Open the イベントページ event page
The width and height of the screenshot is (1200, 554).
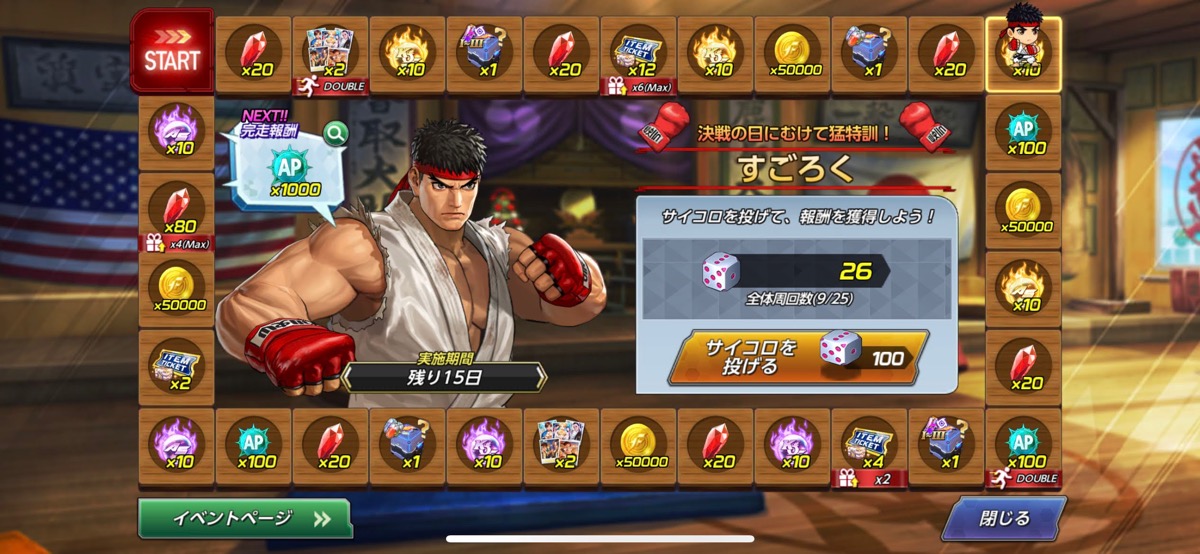pos(245,518)
